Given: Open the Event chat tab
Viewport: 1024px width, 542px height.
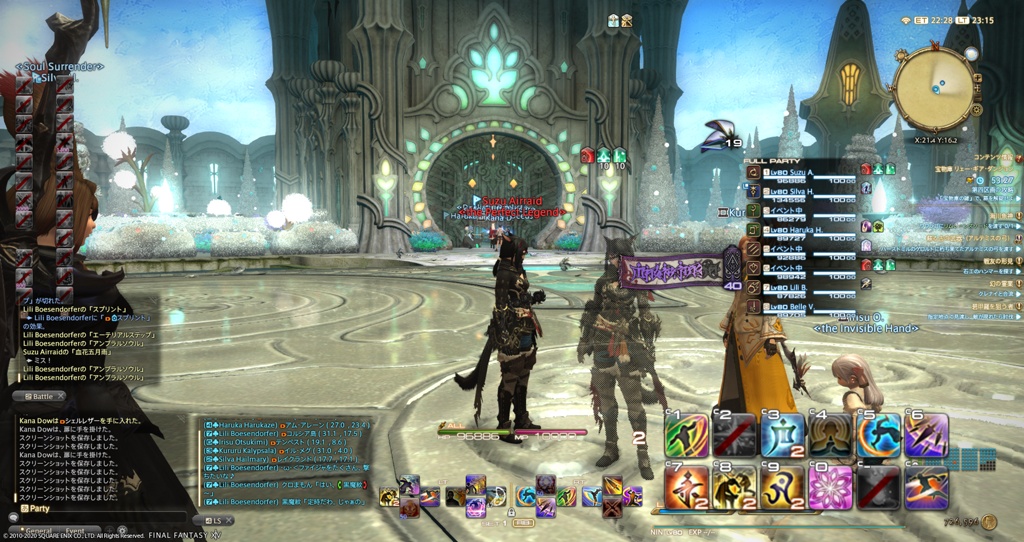Looking at the screenshot, I should (75, 531).
